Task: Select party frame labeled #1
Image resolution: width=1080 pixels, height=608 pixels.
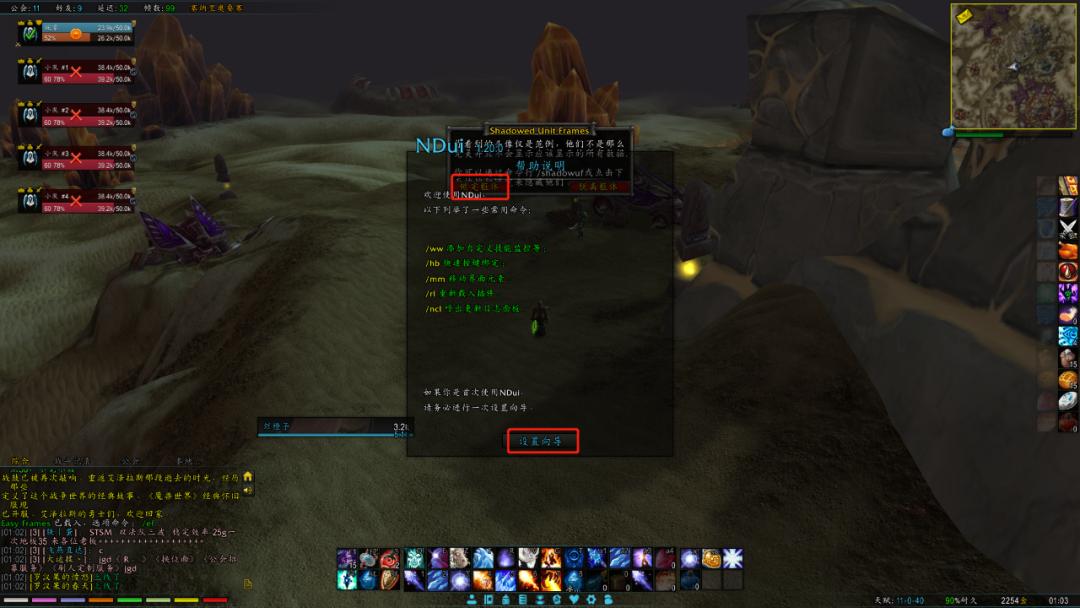Action: [x=75, y=71]
